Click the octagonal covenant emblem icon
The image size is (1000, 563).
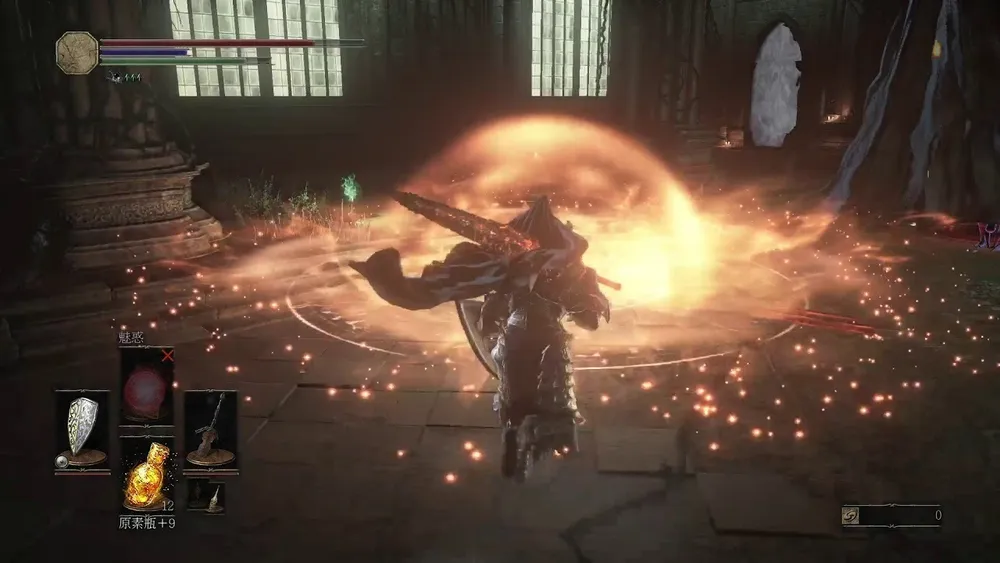tap(76, 51)
